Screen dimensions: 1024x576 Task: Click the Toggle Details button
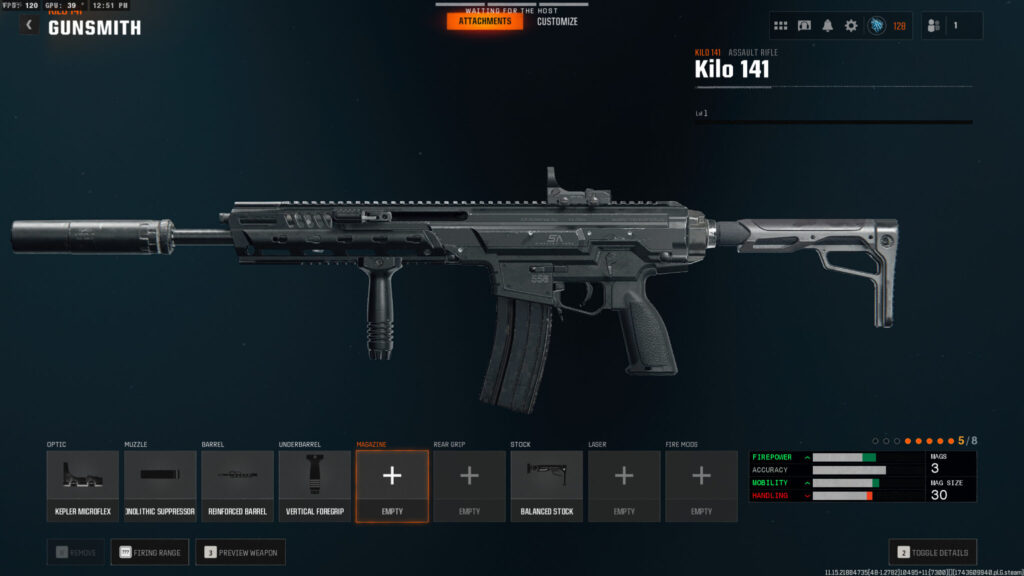[x=932, y=552]
